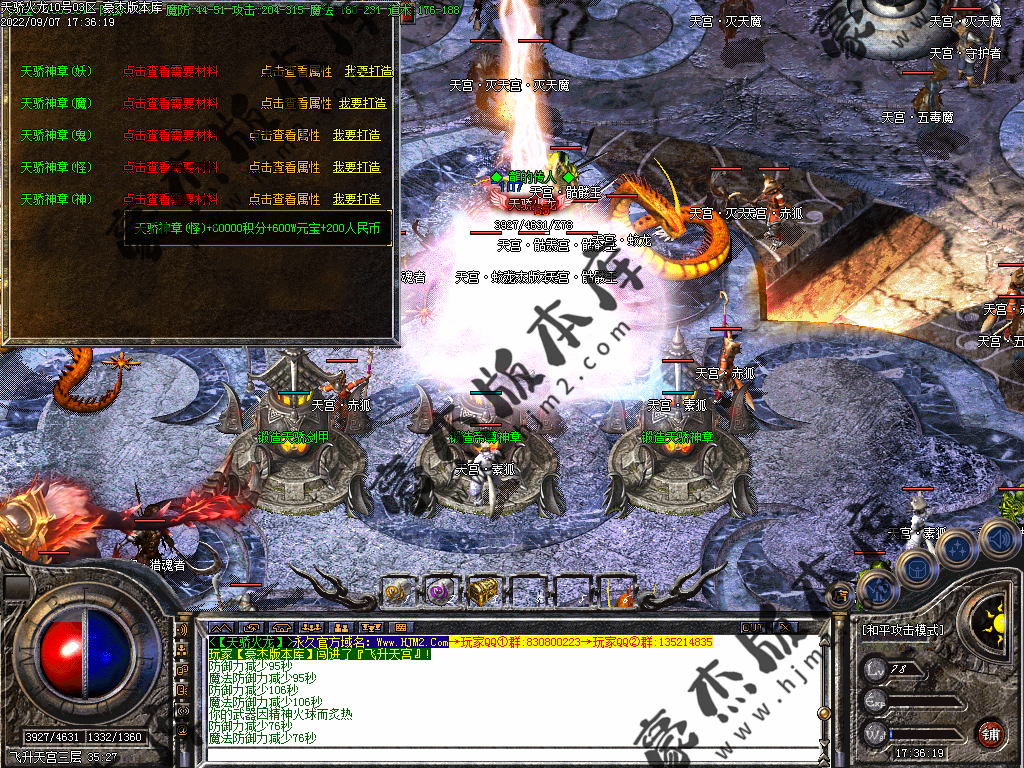Toggle sound with the speaker button
The width and height of the screenshot is (1024, 768).
point(998,538)
